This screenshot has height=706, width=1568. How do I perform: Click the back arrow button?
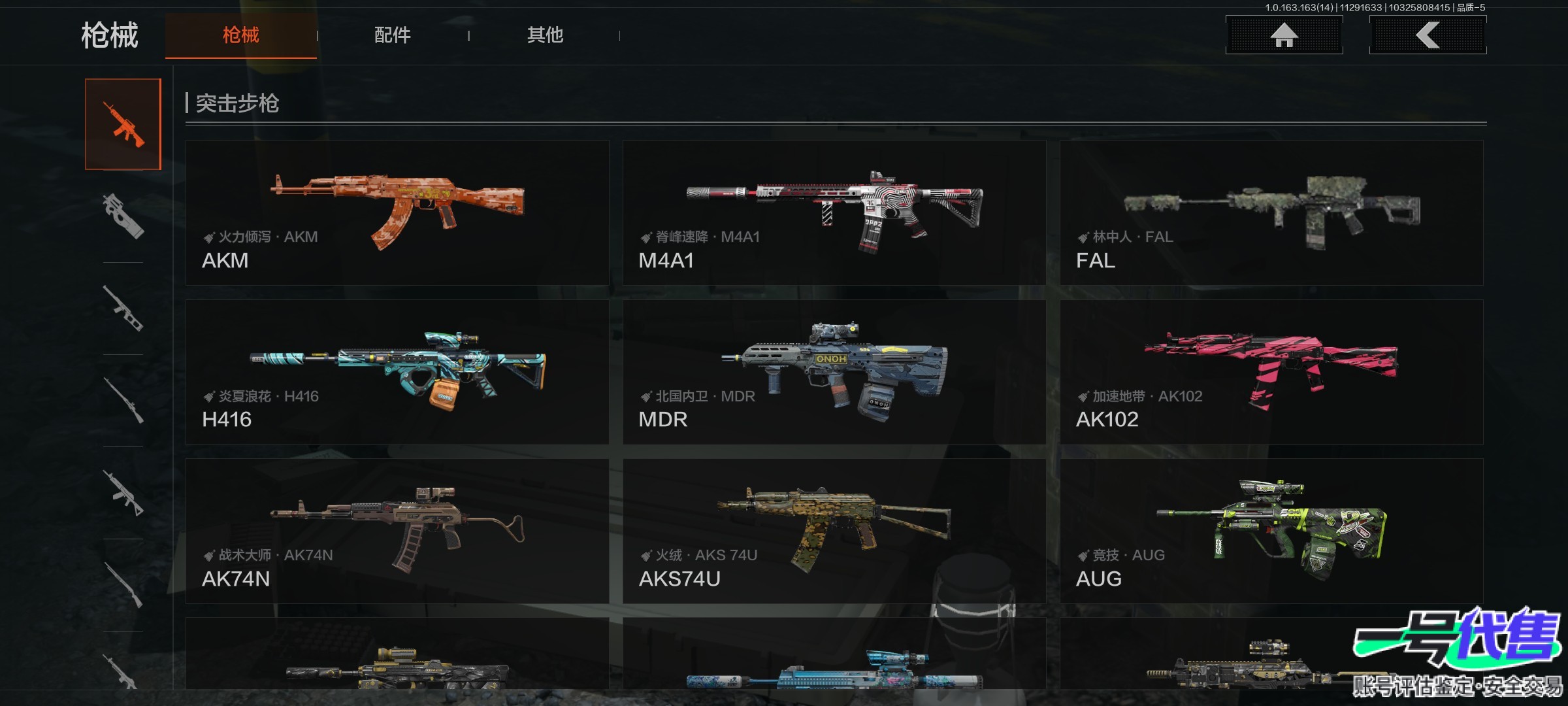pyautogui.click(x=1428, y=35)
